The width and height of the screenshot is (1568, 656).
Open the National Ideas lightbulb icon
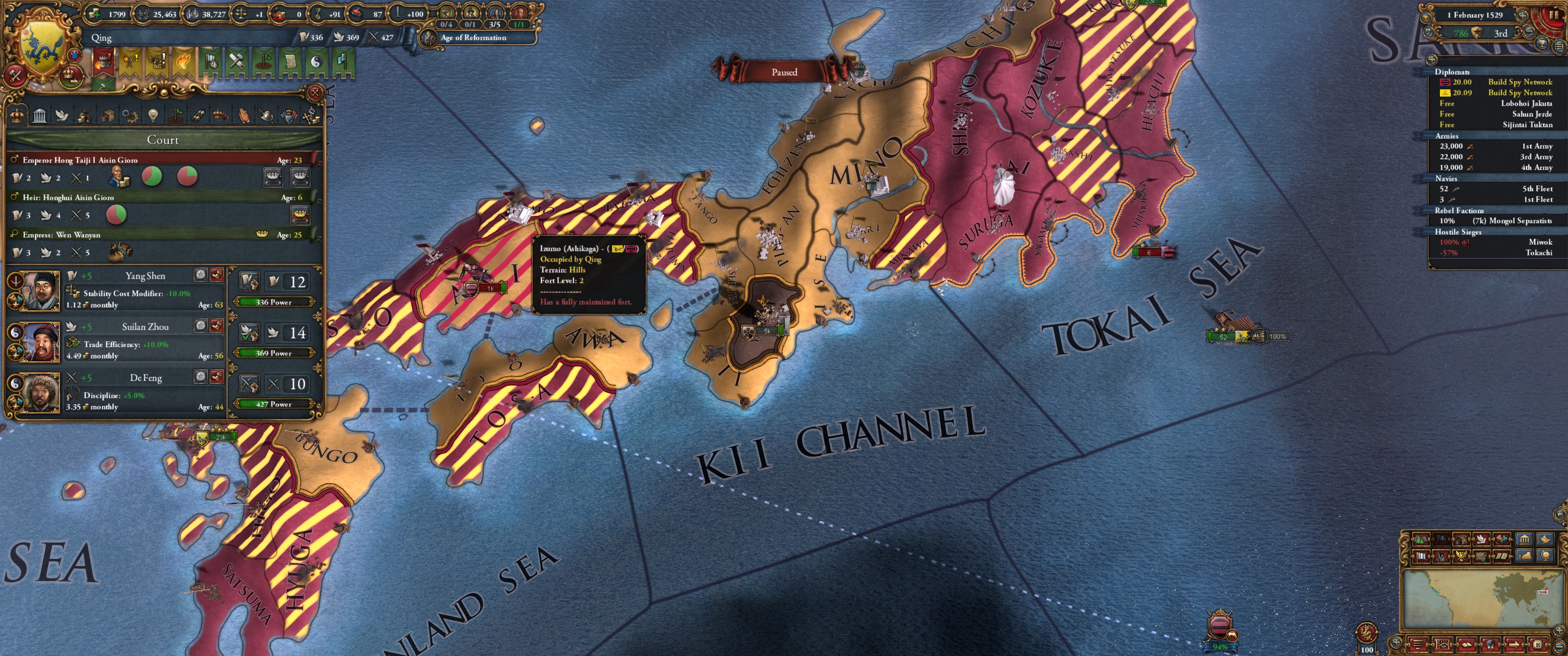point(154,116)
